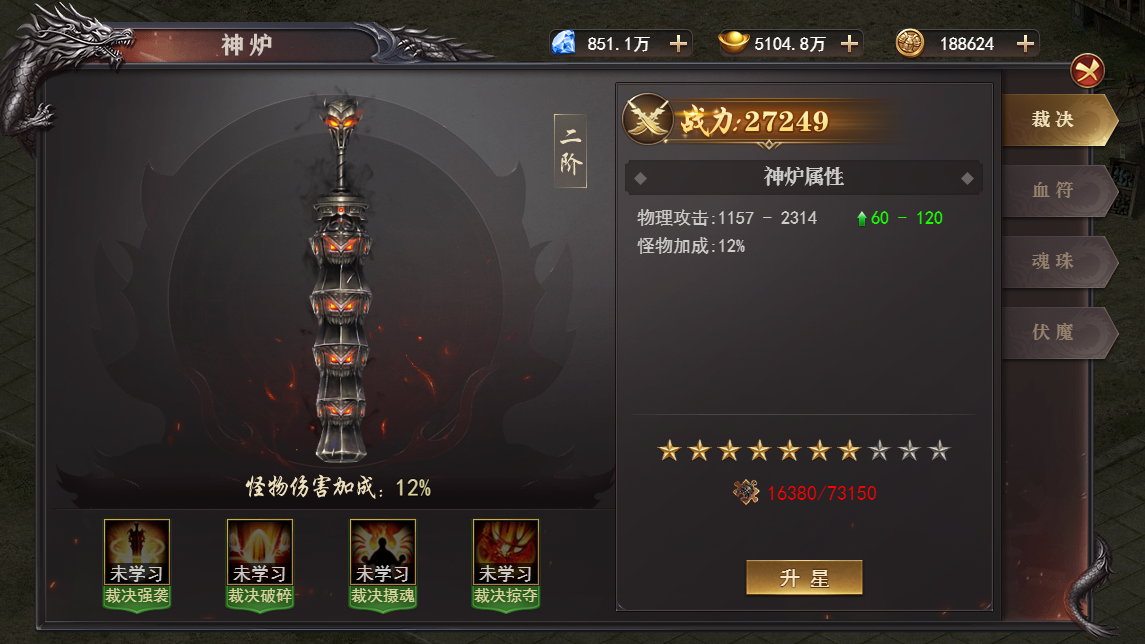Screen dimensions: 1145x644
Task: Switch to the 裁决 tab
Action: 1055,120
